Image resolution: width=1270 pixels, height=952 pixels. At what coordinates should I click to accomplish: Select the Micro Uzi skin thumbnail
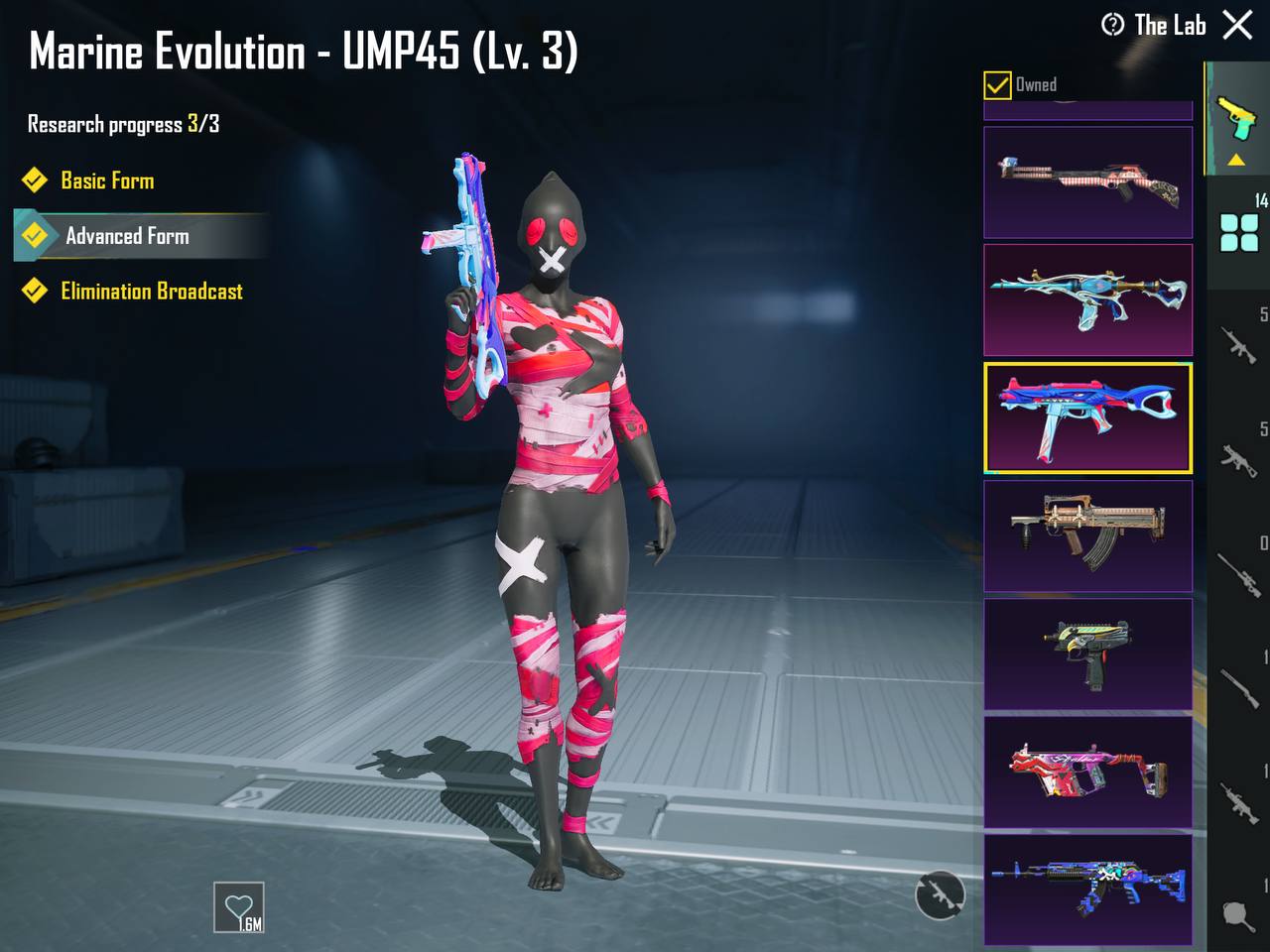(x=1087, y=654)
